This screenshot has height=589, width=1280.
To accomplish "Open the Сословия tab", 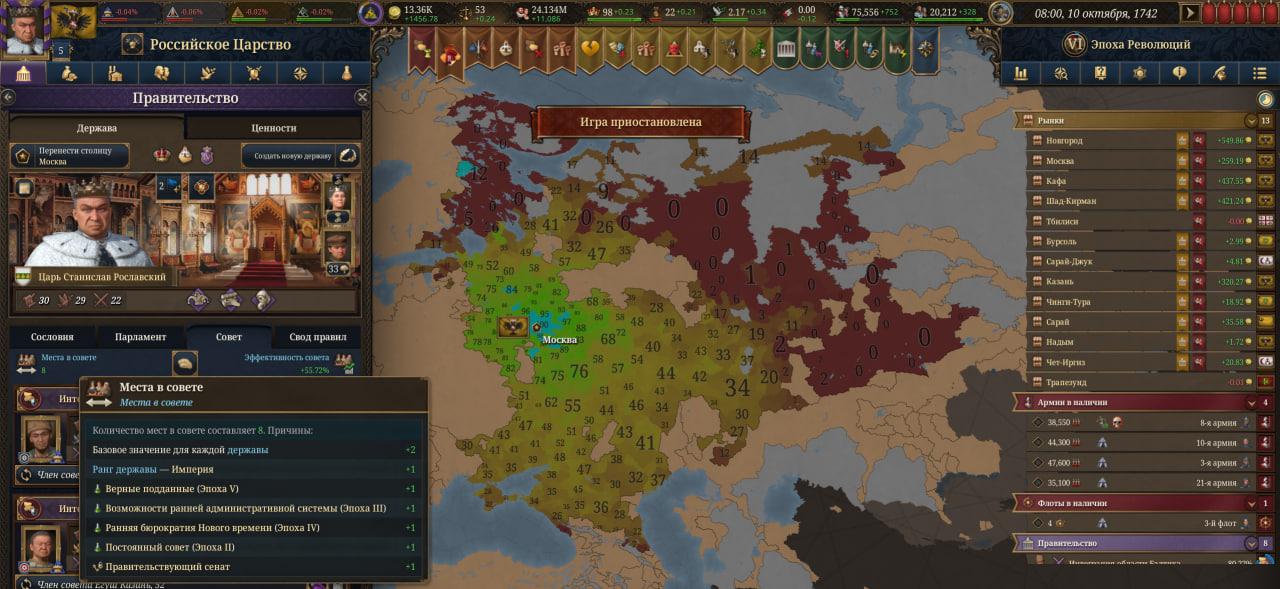I will click(52, 337).
